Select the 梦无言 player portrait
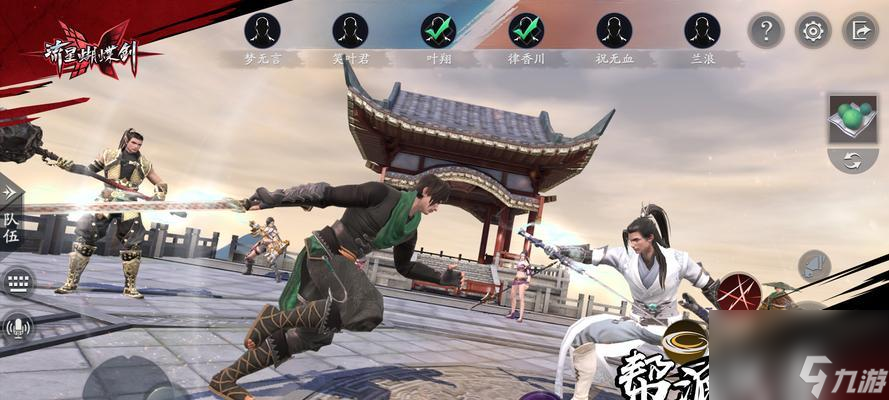The width and height of the screenshot is (889, 400). click(x=262, y=30)
